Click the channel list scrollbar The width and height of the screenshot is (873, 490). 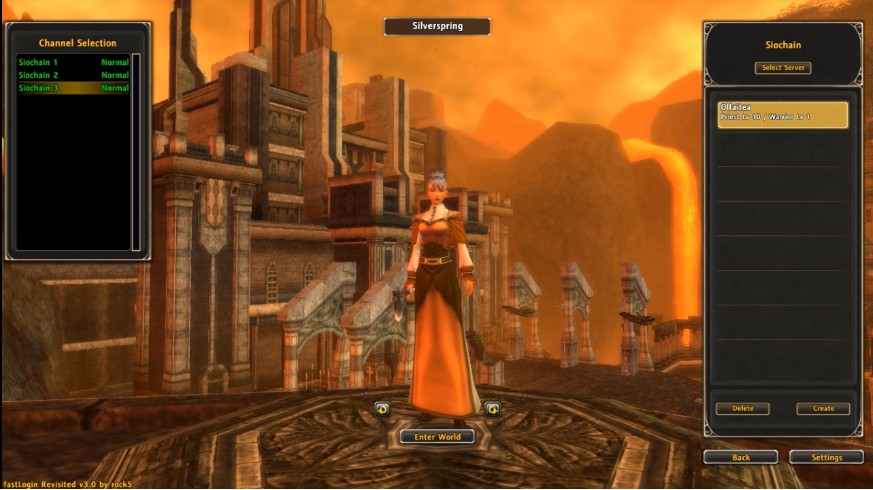click(136, 150)
